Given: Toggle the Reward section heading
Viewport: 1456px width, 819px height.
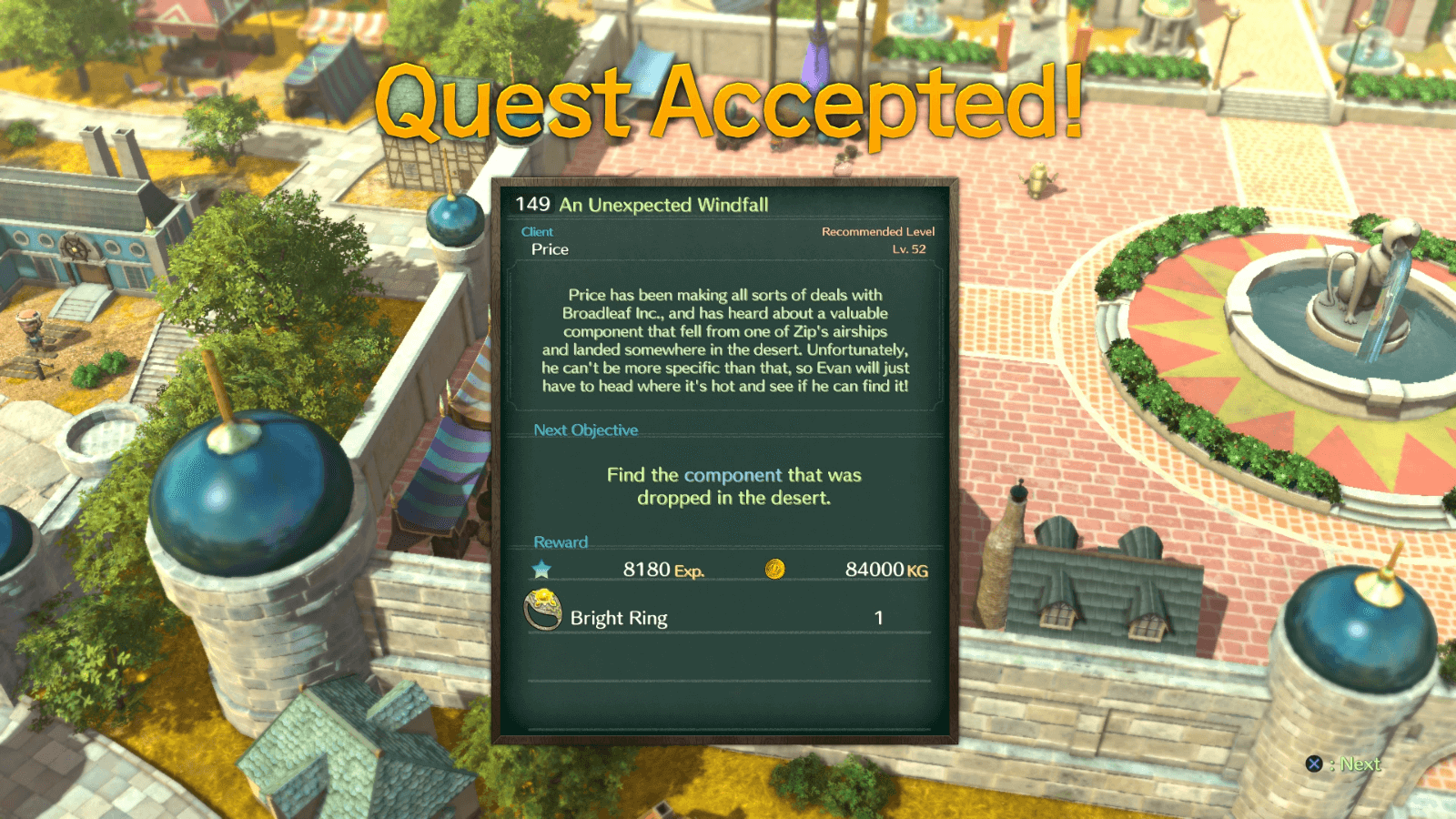Looking at the screenshot, I should tap(560, 541).
